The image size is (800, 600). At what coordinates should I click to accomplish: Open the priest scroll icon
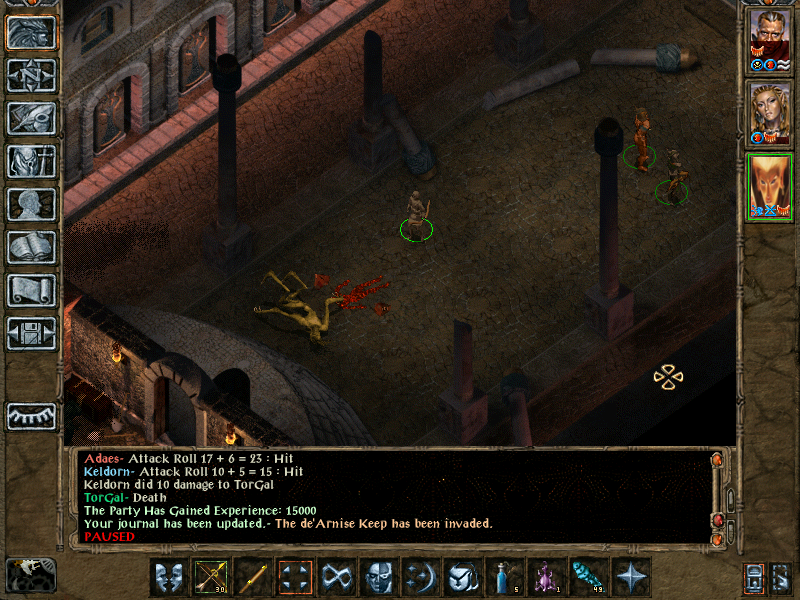click(32, 291)
